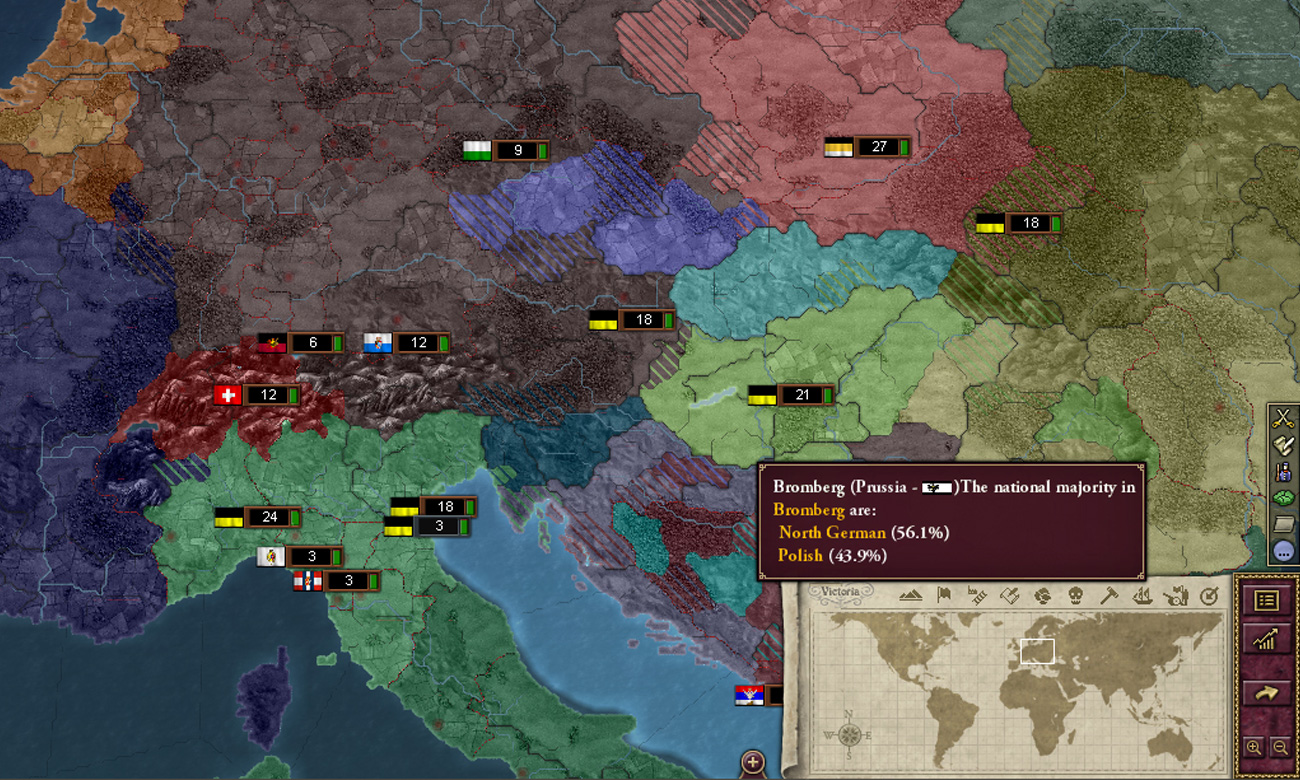Screen dimensions: 1300x780
Task: Select the factory and railroad map mode
Action: click(976, 596)
